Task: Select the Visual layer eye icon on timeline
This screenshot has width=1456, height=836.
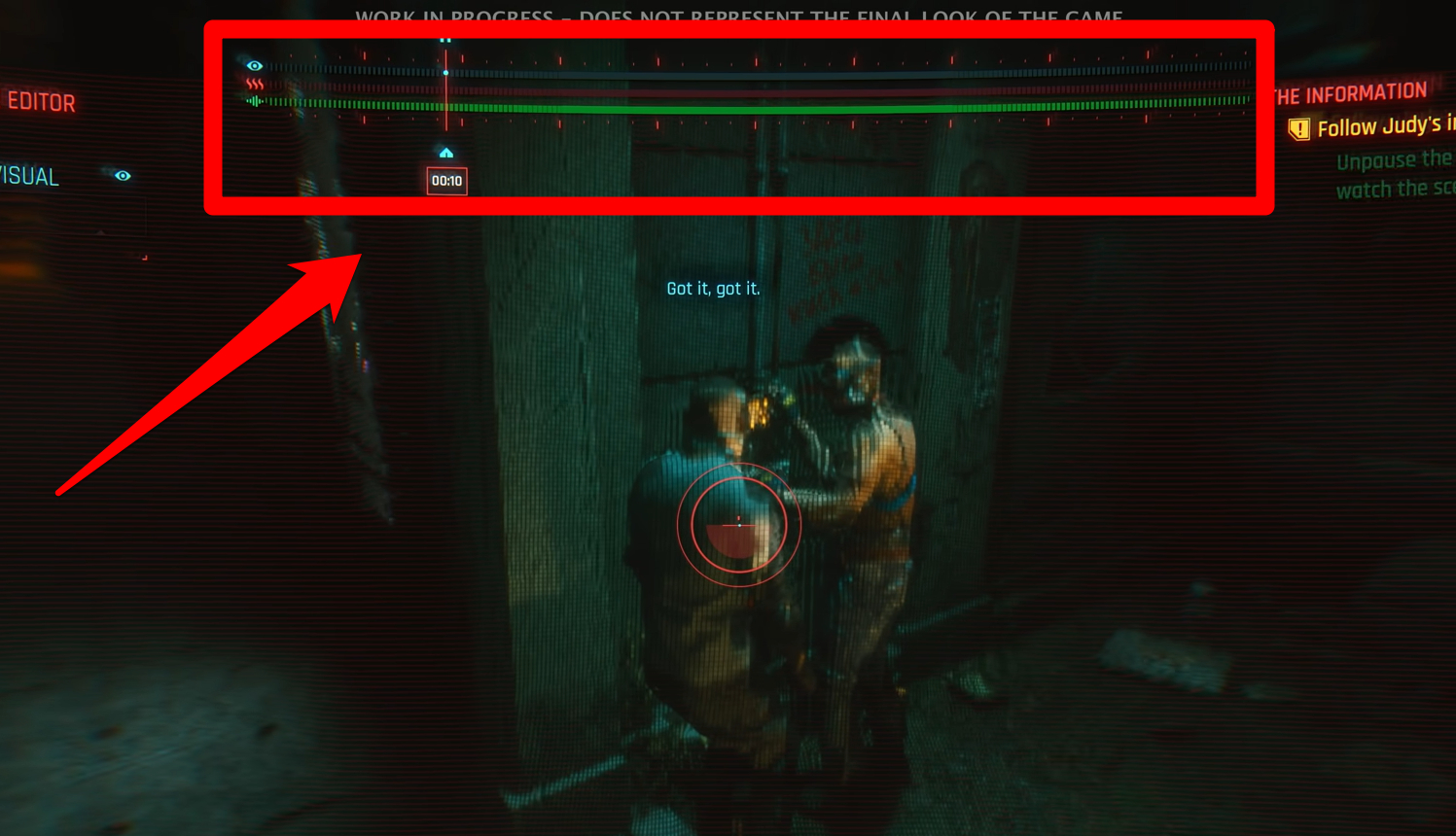Action: pyautogui.click(x=255, y=66)
